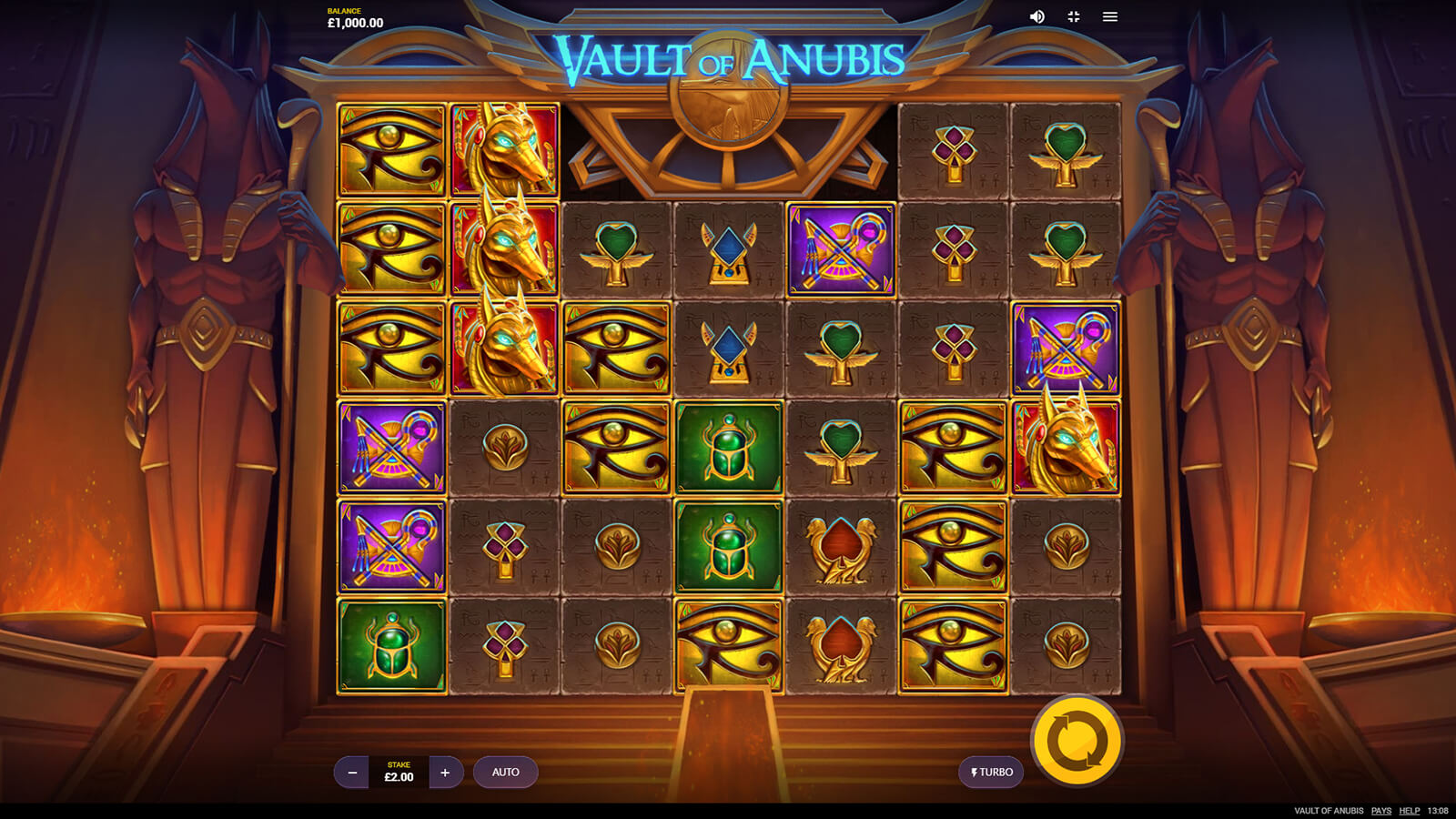Open the AUTO spin options

pos(506,773)
